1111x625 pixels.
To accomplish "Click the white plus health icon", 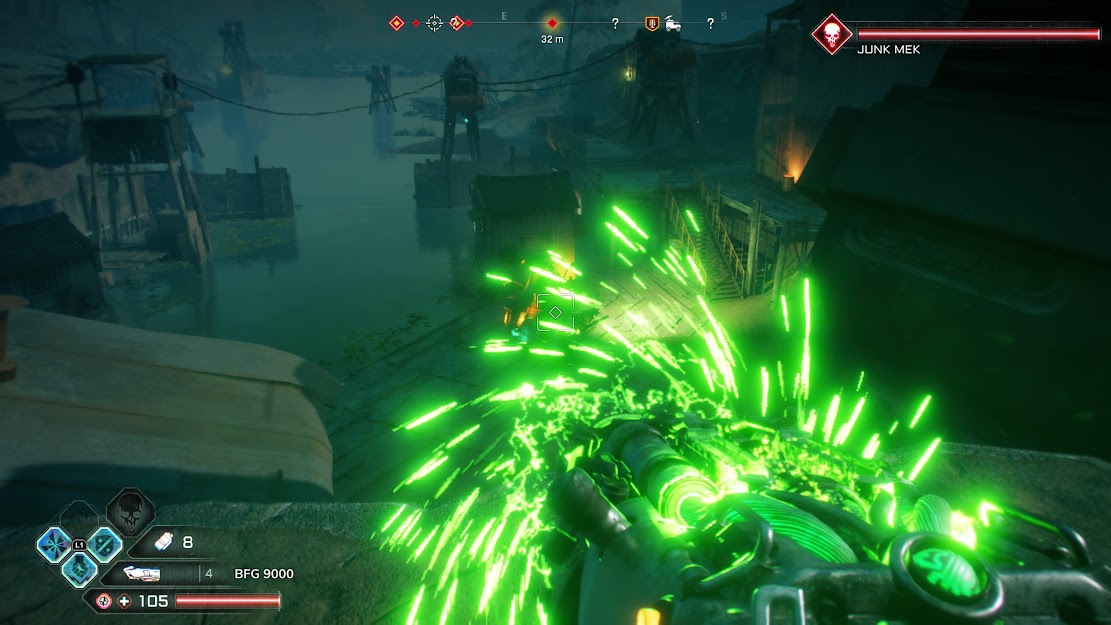I will (x=124, y=601).
